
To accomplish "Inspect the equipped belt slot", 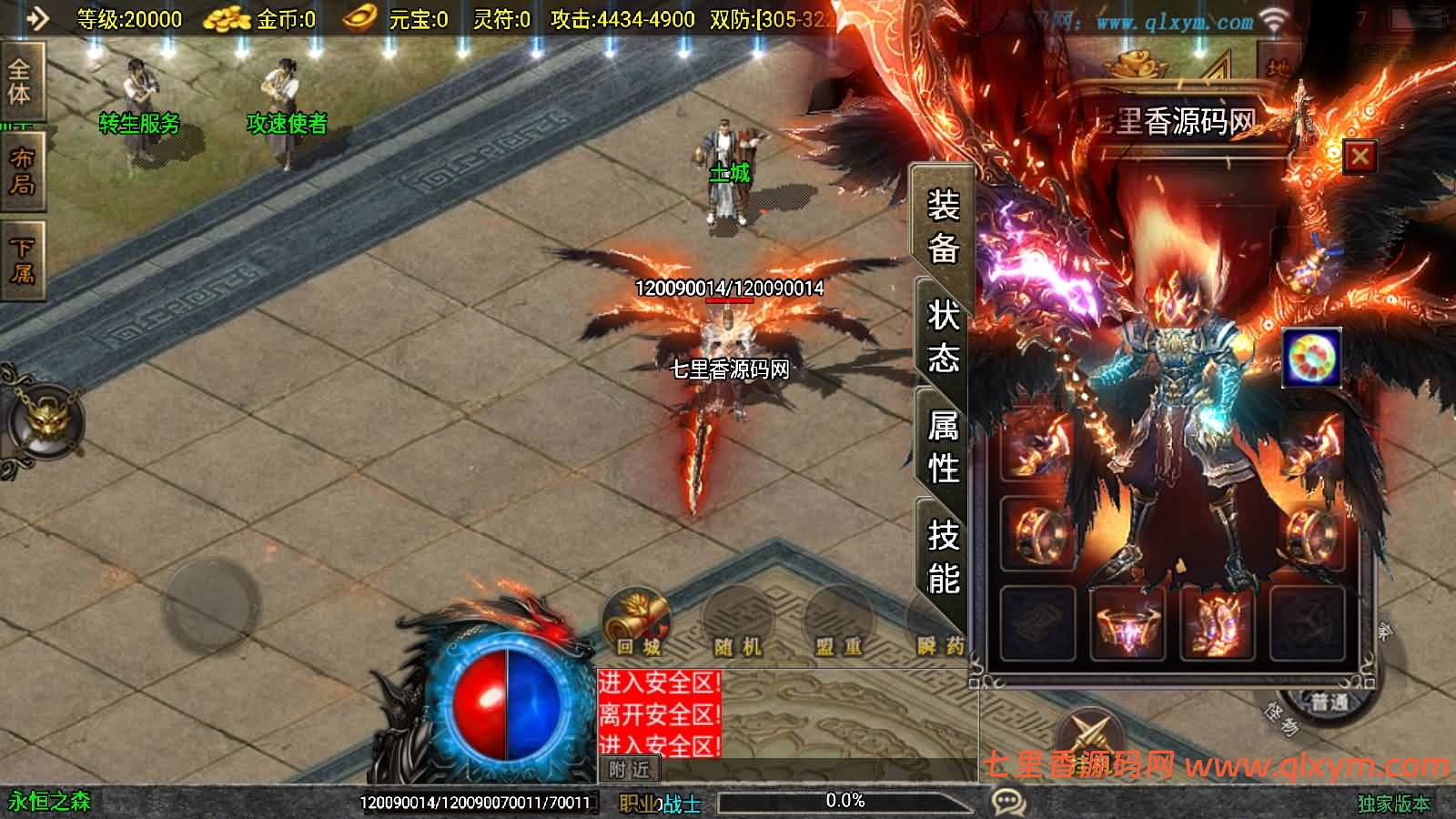I will coord(1127,623).
